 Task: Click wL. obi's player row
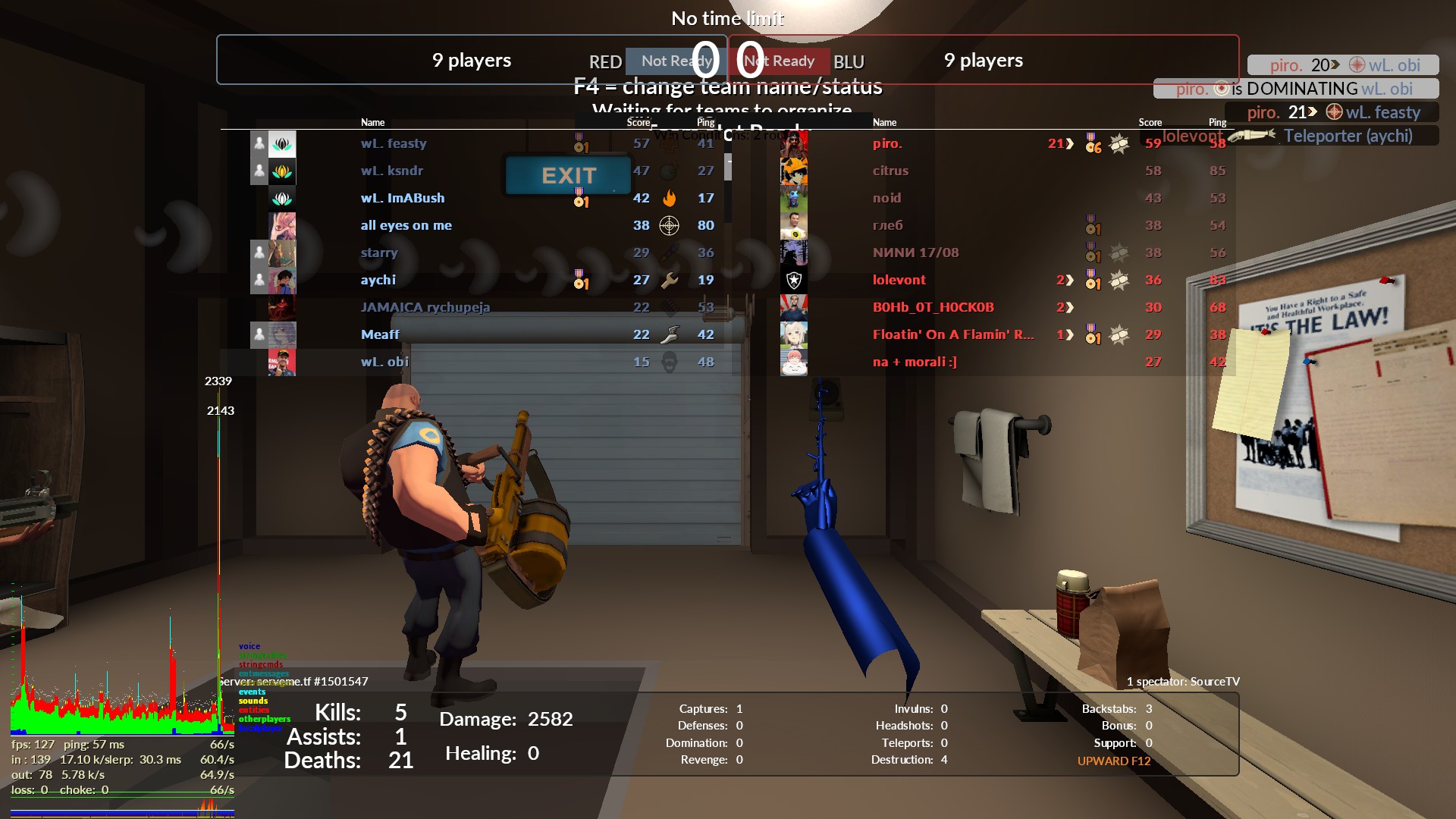click(384, 362)
